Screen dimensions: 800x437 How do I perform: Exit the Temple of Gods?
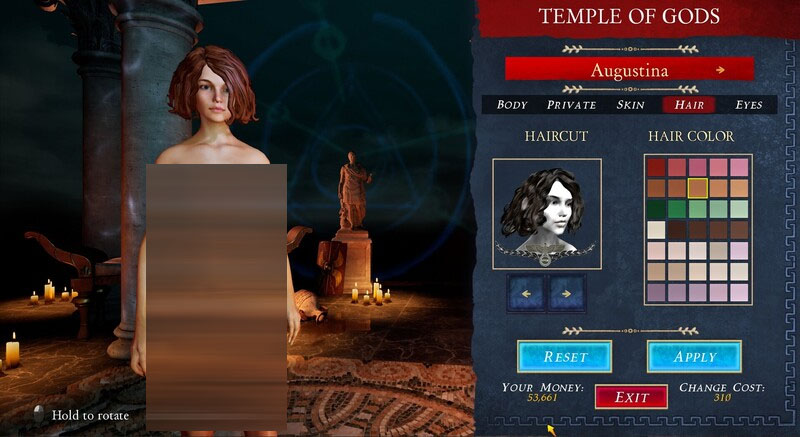click(x=631, y=396)
